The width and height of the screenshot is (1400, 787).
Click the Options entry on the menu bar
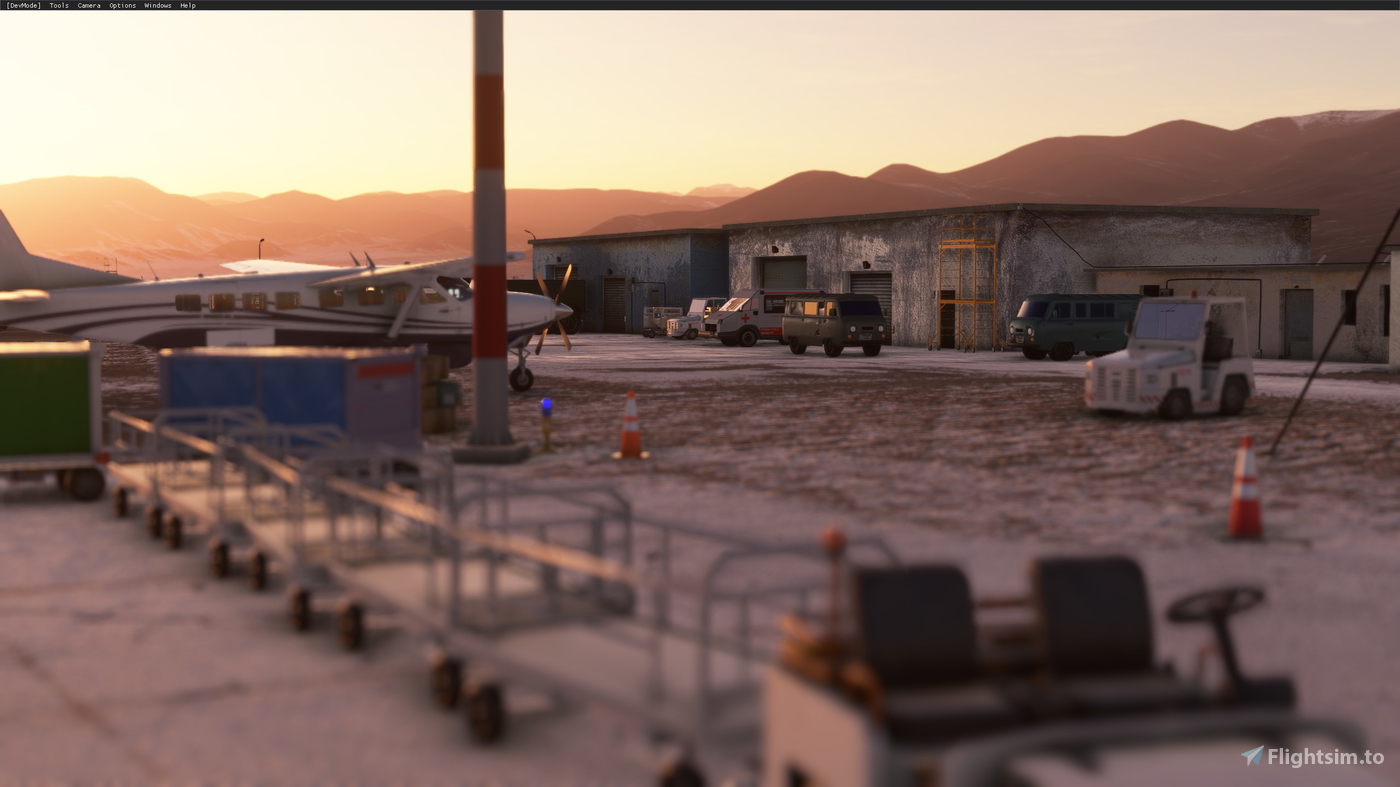point(121,4)
